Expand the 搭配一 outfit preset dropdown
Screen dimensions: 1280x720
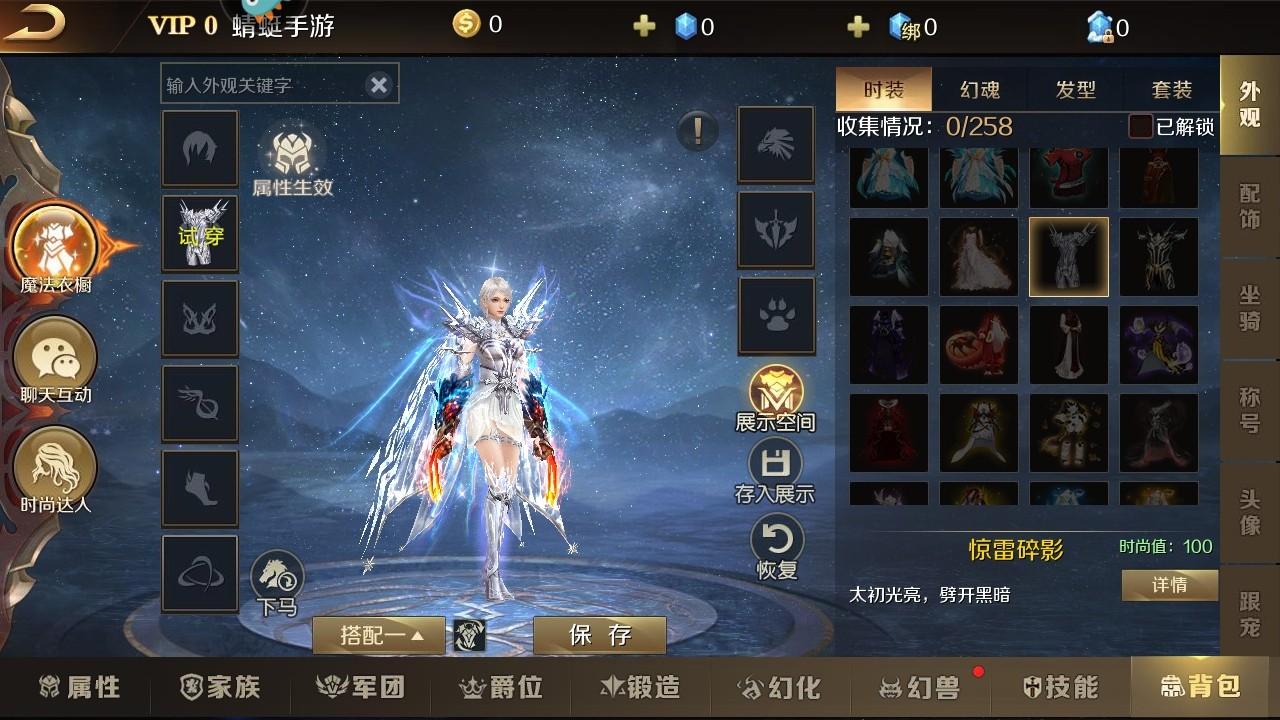click(379, 635)
